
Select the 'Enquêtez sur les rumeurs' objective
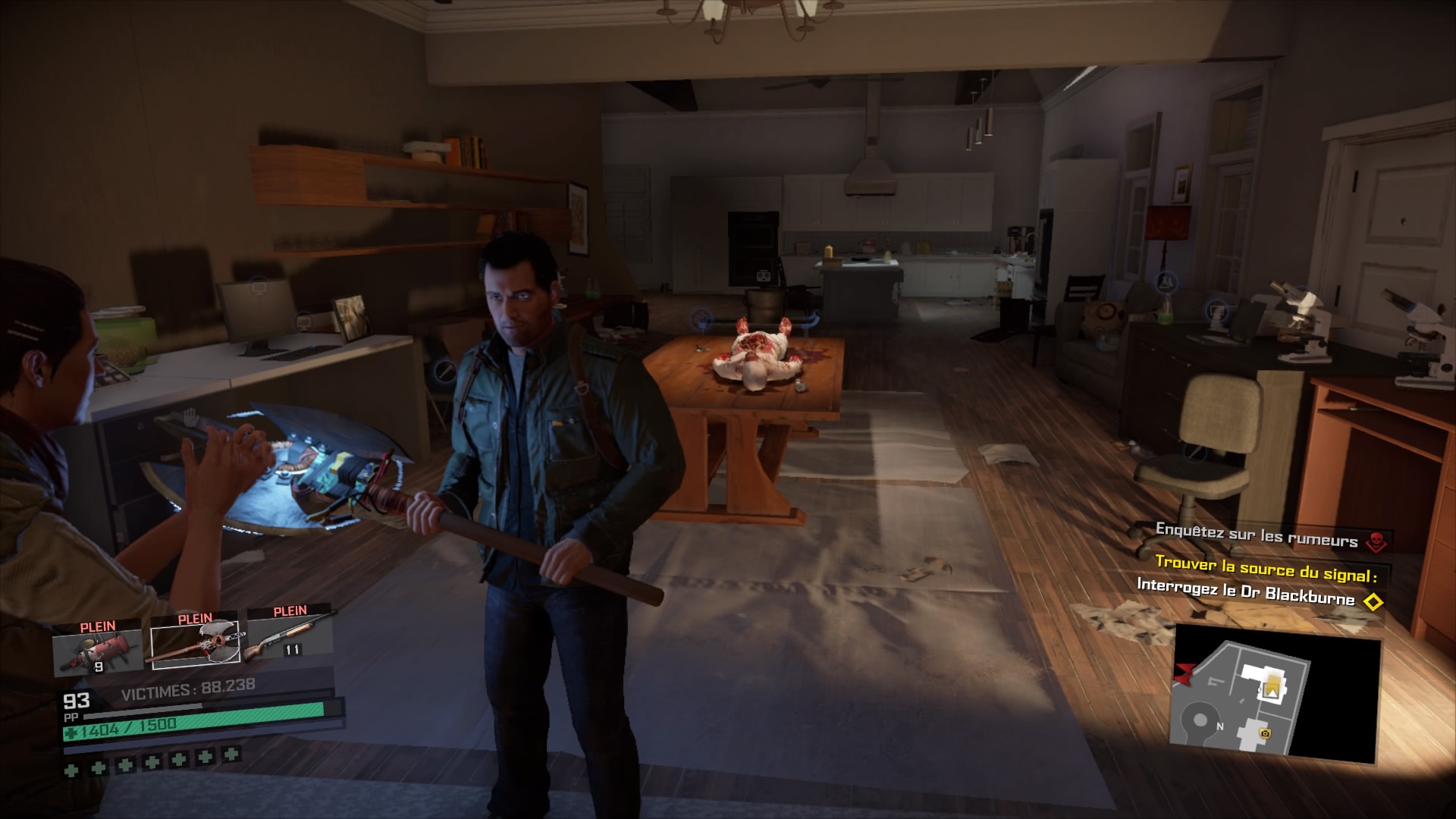tap(1257, 535)
